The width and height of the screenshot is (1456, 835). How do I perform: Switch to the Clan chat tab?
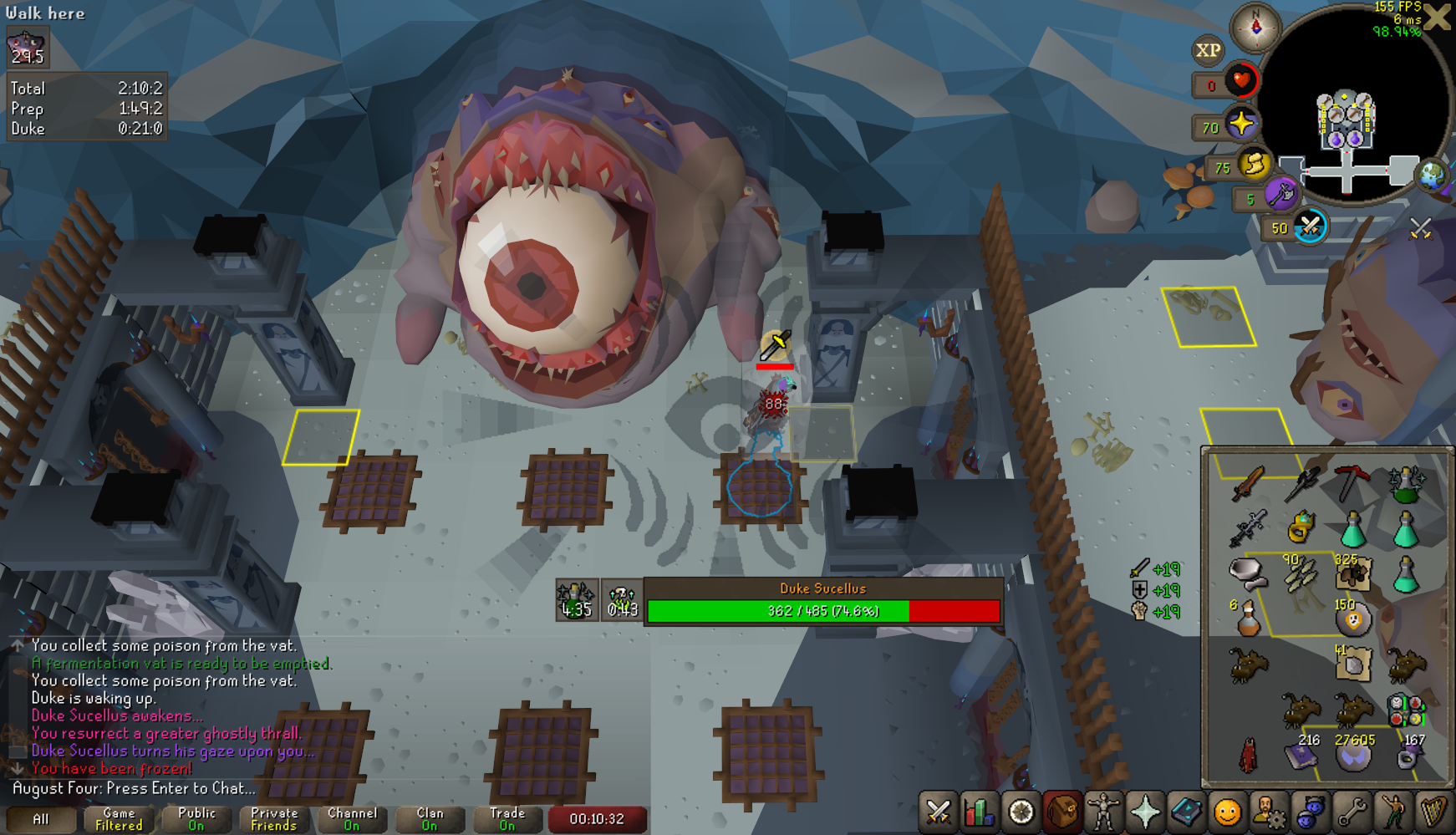pos(430,819)
